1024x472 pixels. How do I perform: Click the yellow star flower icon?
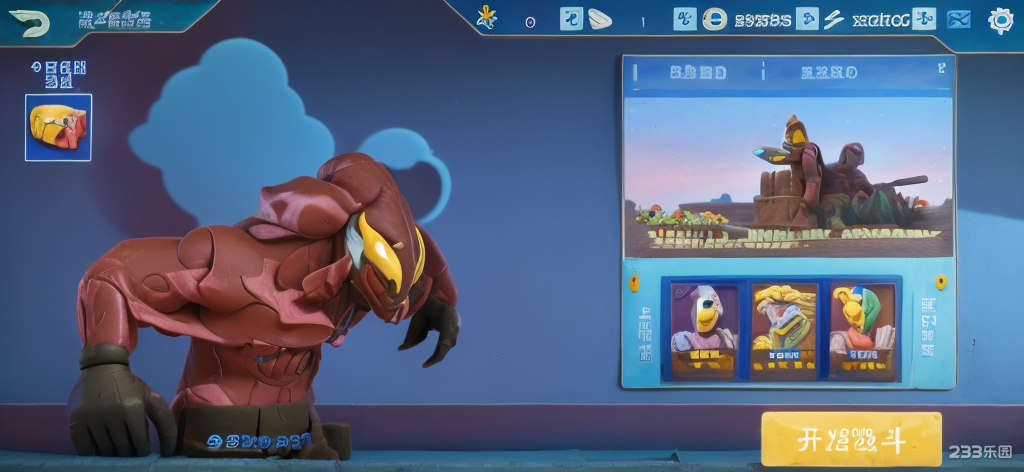(487, 17)
